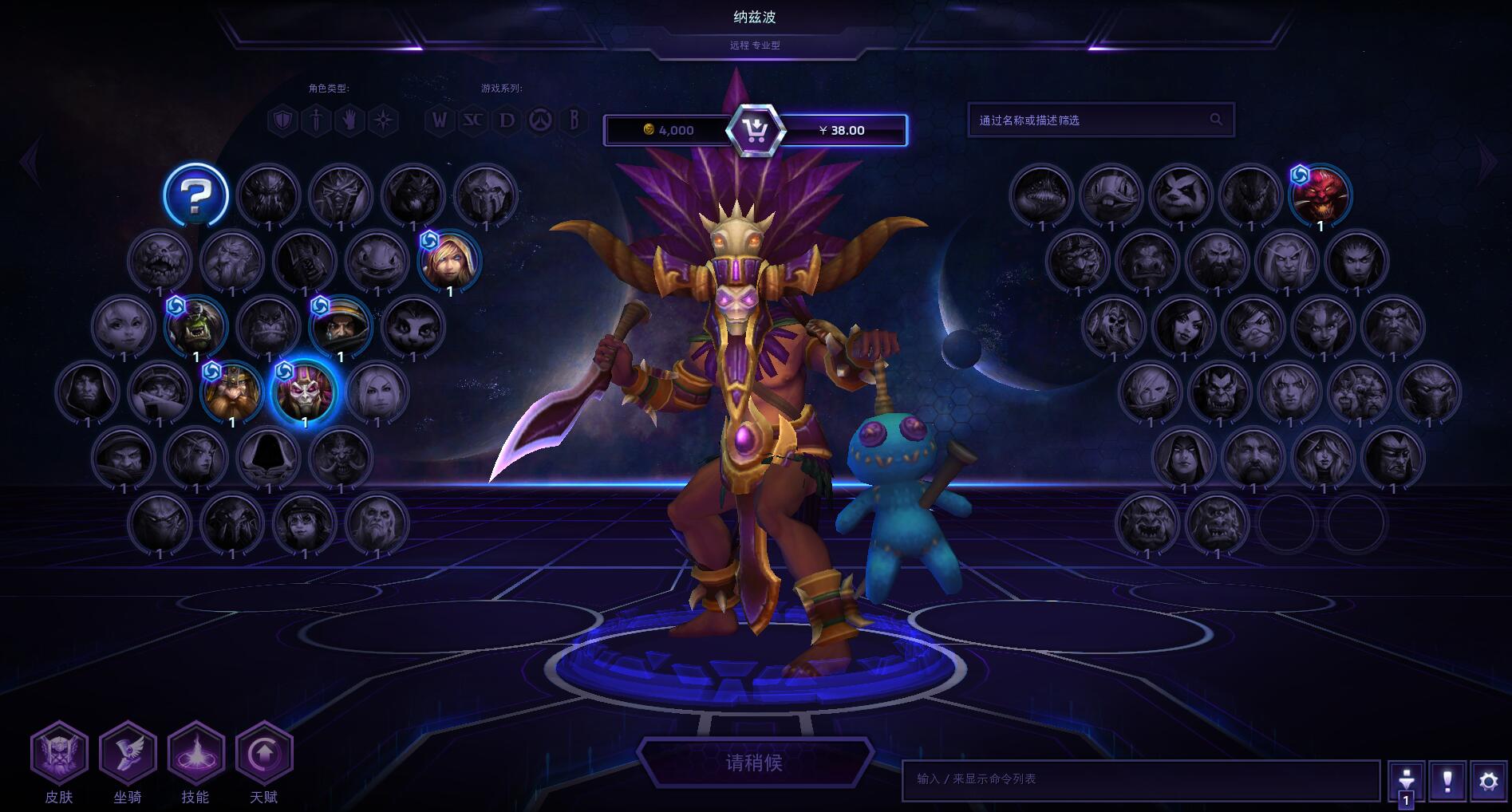Click the exclamation mark alert button
Screen dimensions: 1512x812
coord(1447,781)
